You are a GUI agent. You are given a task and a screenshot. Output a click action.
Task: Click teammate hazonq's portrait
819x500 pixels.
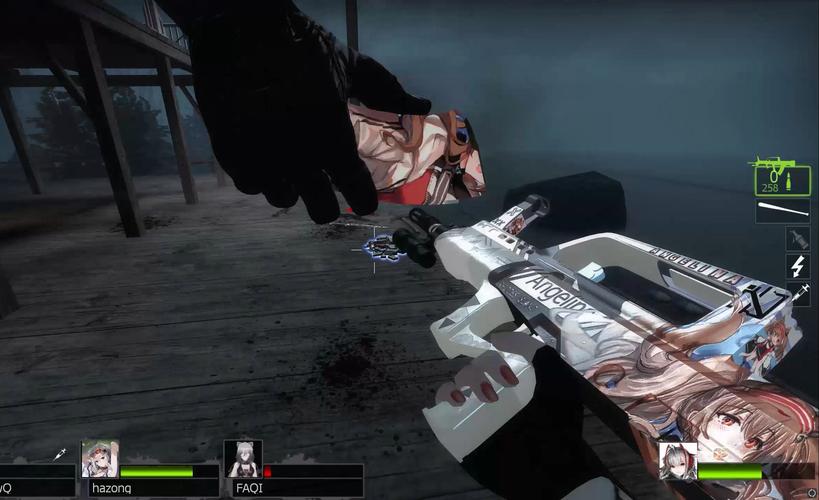coord(100,459)
